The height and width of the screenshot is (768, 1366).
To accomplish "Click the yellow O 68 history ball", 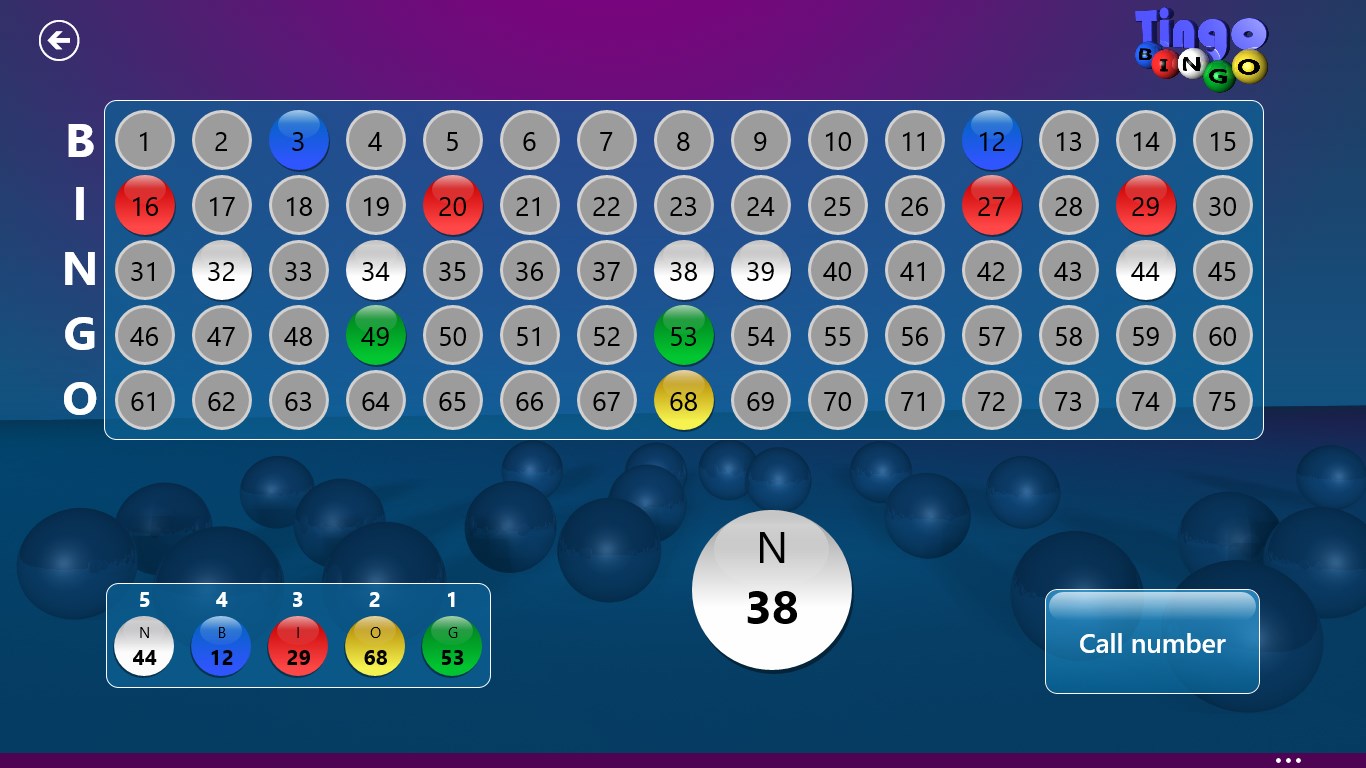I will pos(374,646).
